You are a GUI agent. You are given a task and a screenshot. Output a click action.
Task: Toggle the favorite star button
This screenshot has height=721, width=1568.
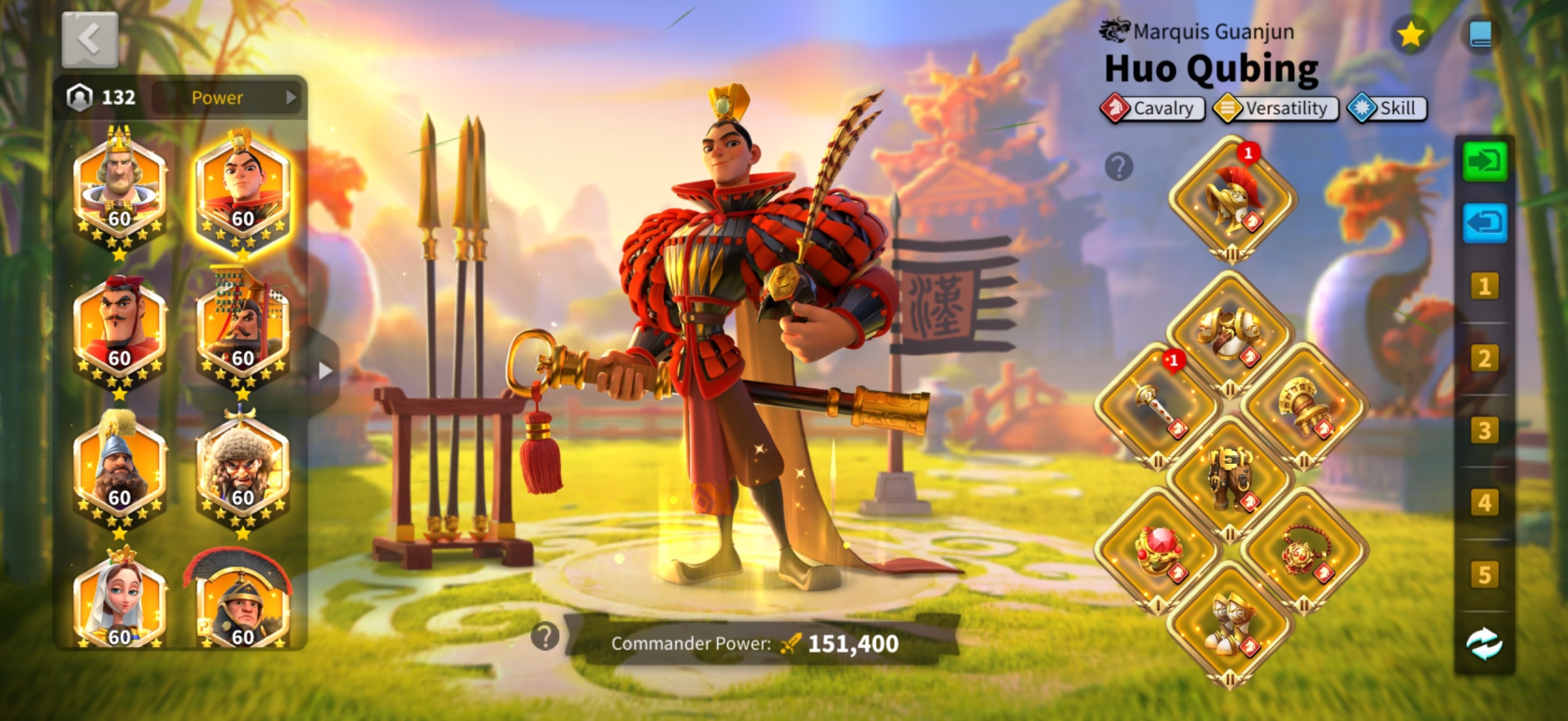(1410, 36)
